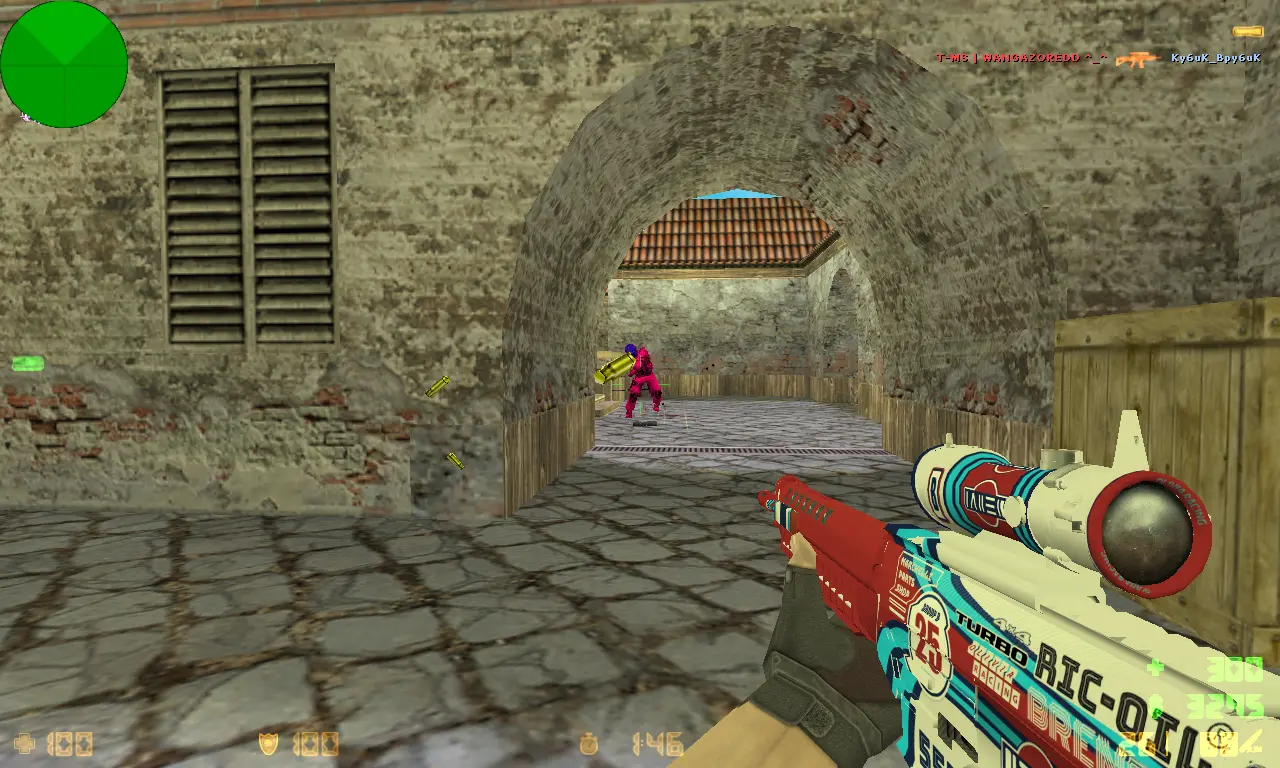Click the yellow flashlight battery icon
Viewport: 1280px width, 768px height.
click(x=1247, y=32)
